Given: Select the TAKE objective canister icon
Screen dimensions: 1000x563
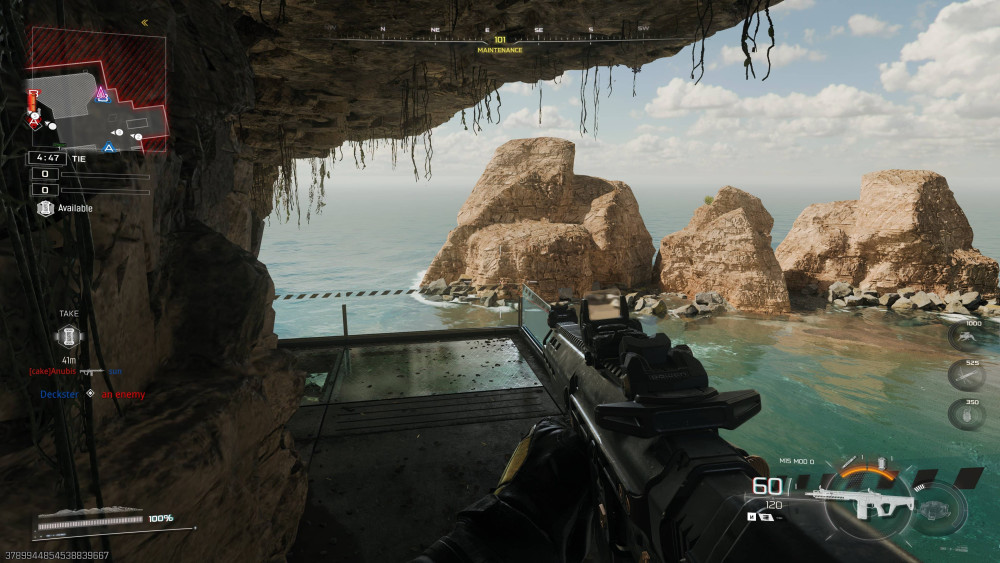Looking at the screenshot, I should pos(69,336).
